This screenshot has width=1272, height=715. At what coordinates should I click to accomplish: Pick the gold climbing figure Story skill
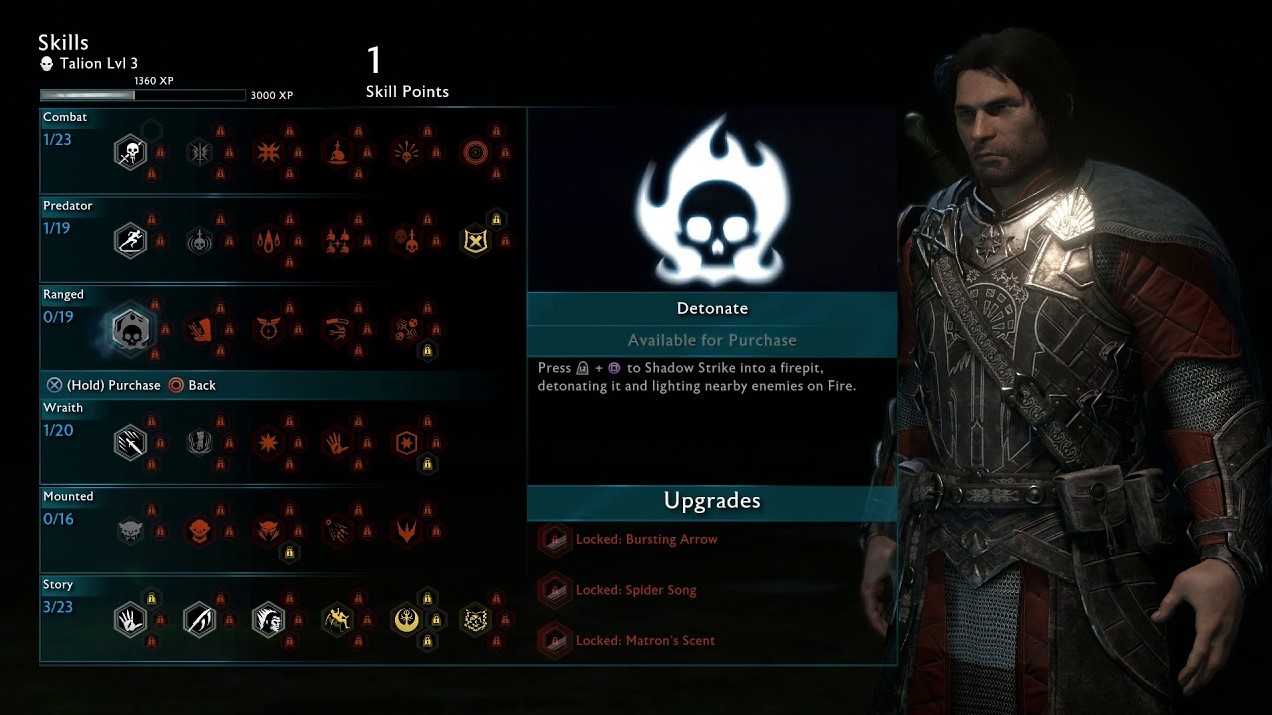pyautogui.click(x=337, y=620)
